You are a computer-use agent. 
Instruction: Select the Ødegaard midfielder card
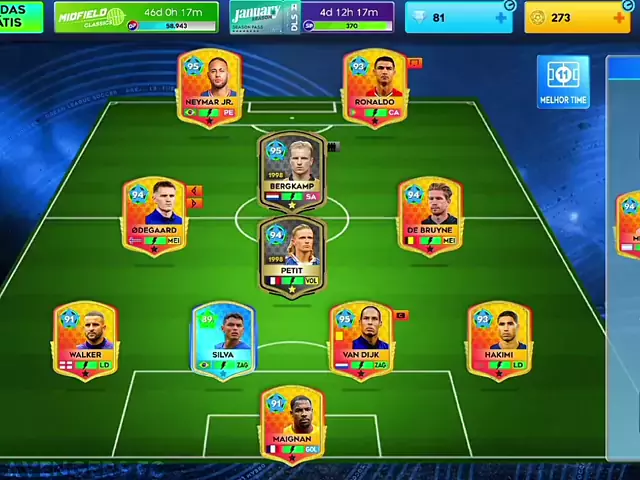tap(153, 214)
